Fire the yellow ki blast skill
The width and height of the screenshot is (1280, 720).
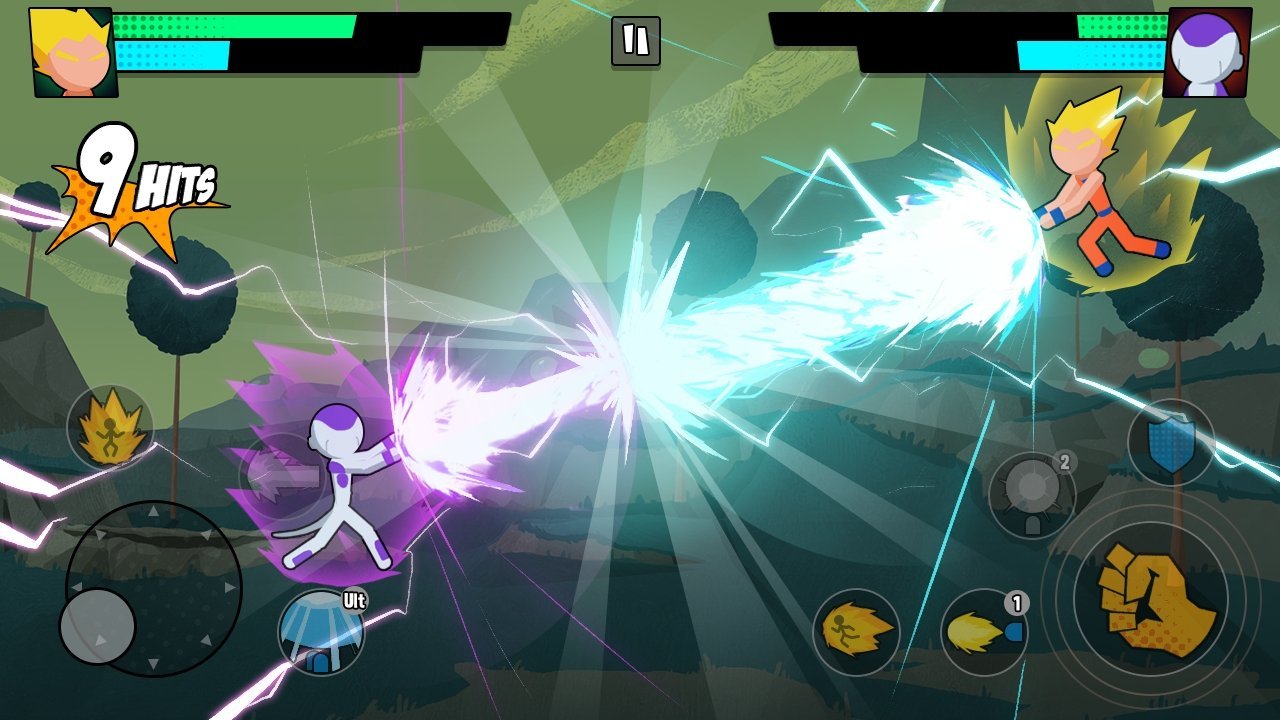tap(984, 632)
